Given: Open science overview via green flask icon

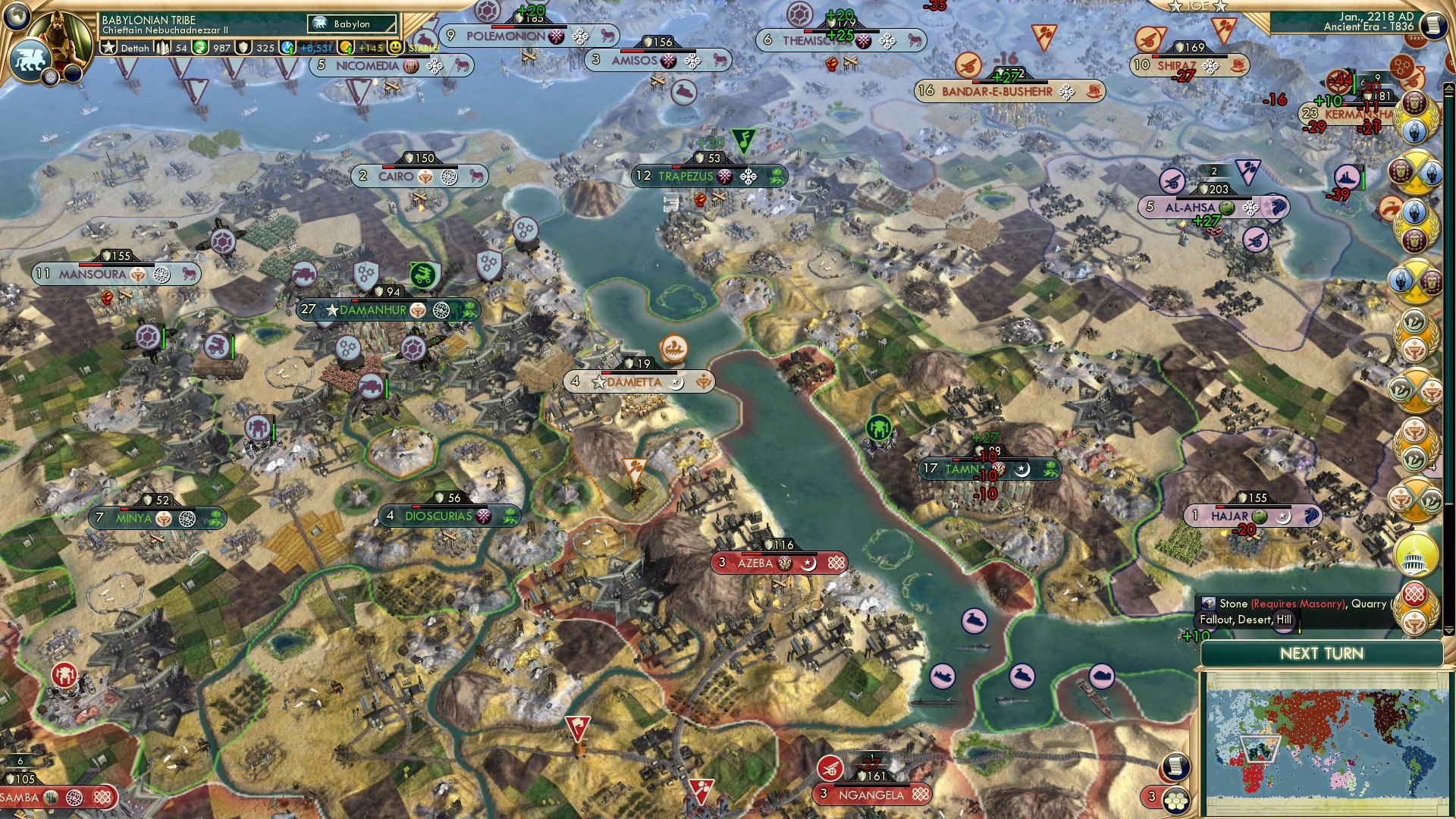Looking at the screenshot, I should click(199, 47).
